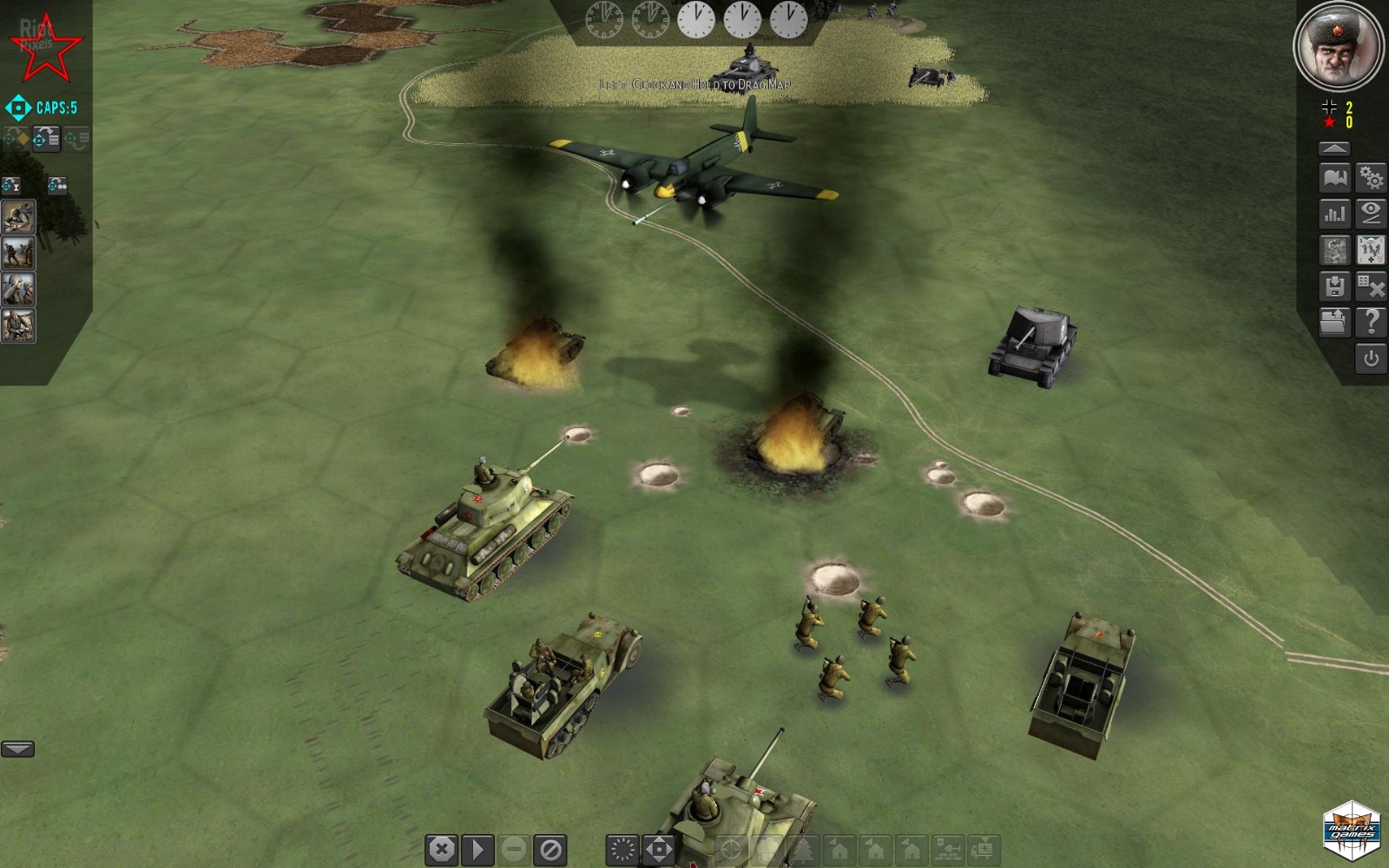Activate the four-arrow move button

pyautogui.click(x=659, y=849)
